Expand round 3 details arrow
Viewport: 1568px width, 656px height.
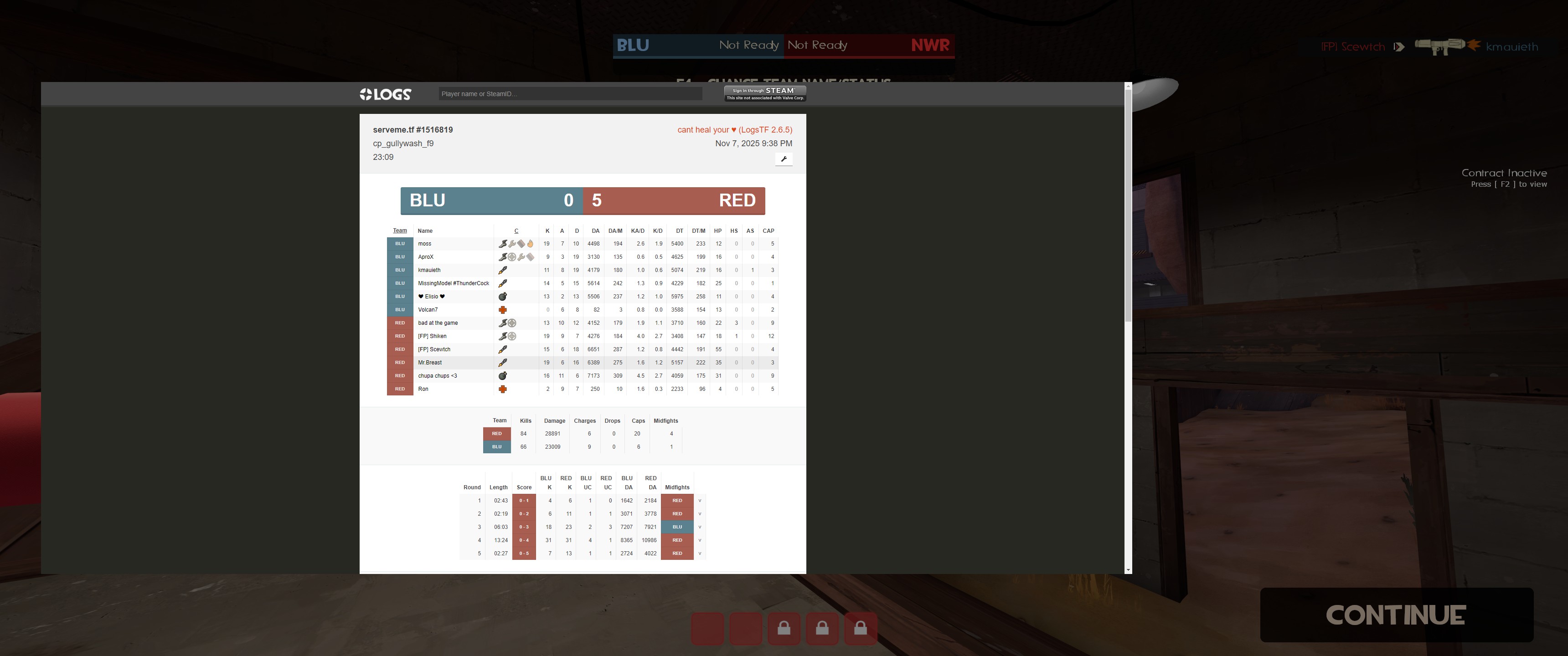(699, 527)
